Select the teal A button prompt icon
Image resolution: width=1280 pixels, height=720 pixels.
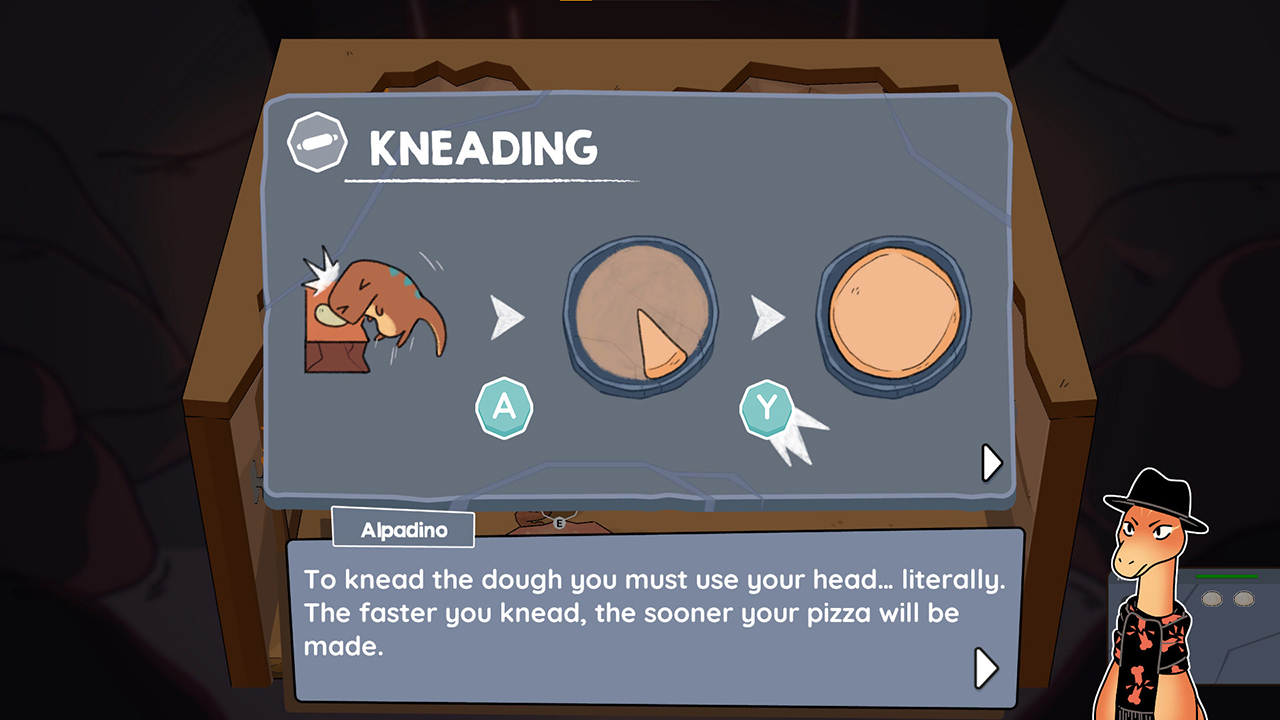click(505, 409)
